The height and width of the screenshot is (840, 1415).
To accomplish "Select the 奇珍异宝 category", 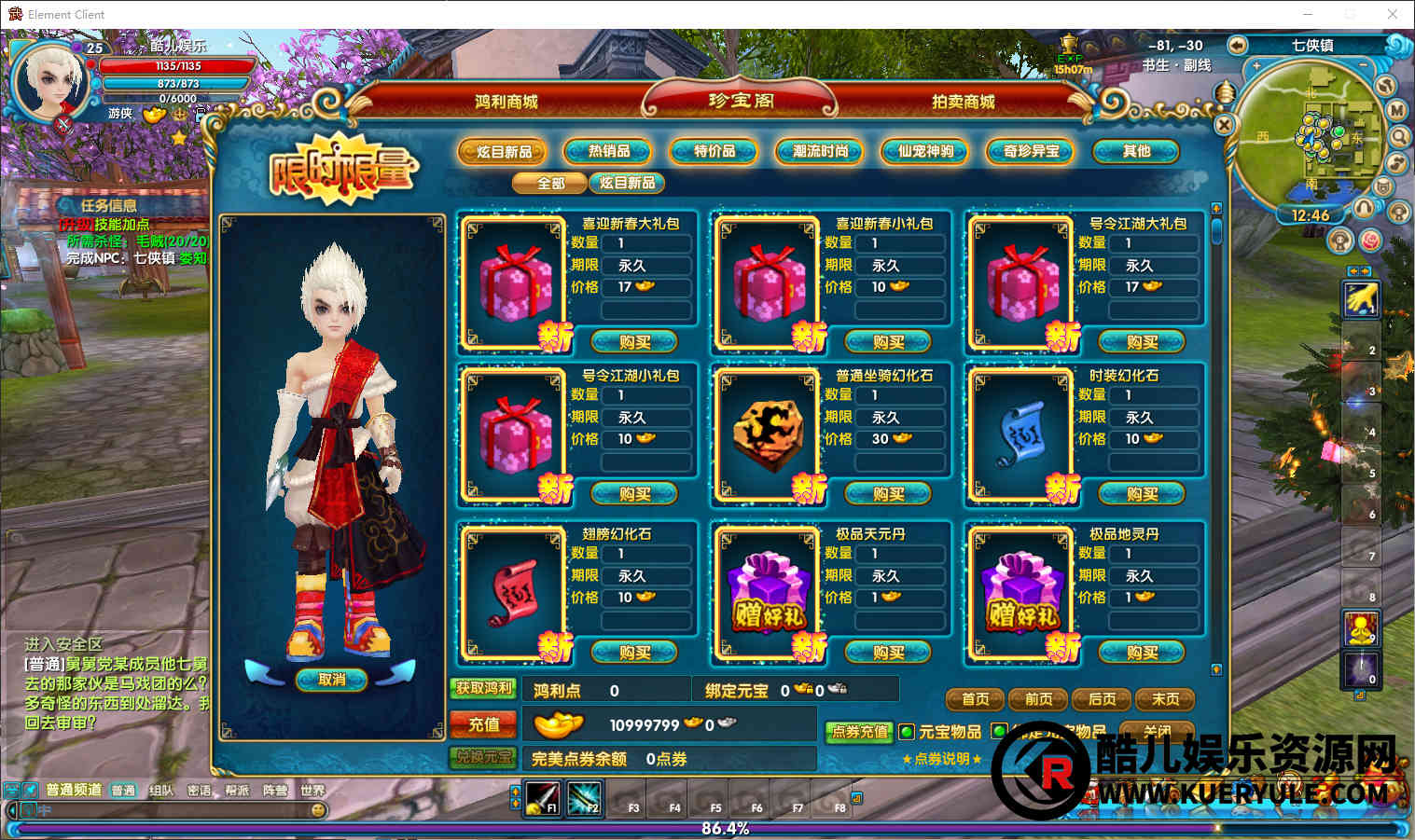I will click(x=1031, y=151).
